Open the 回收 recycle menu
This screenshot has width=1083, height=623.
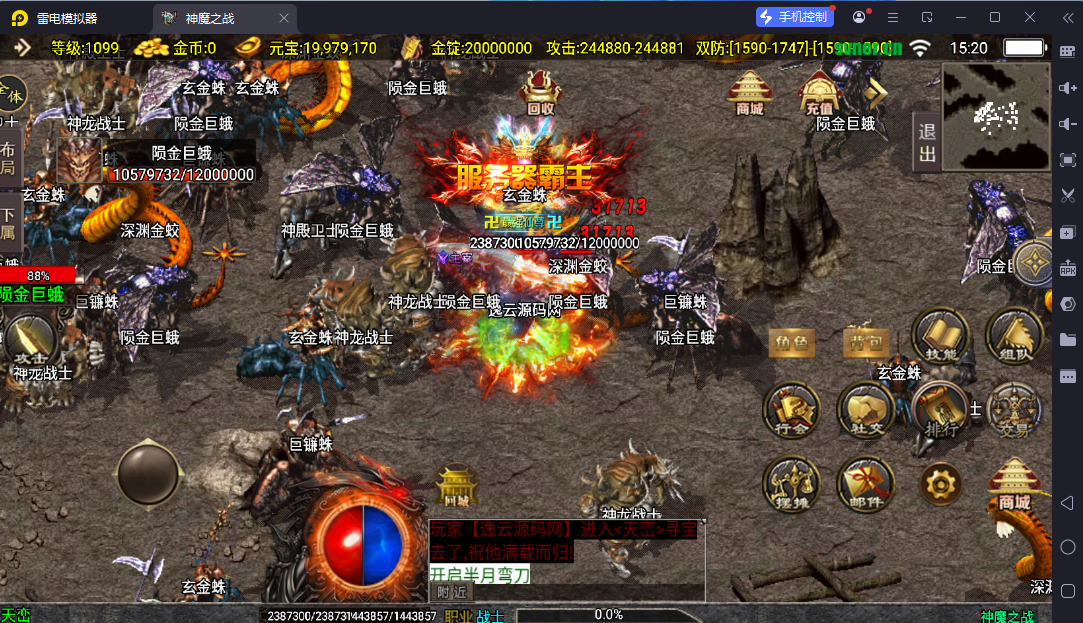(x=540, y=90)
